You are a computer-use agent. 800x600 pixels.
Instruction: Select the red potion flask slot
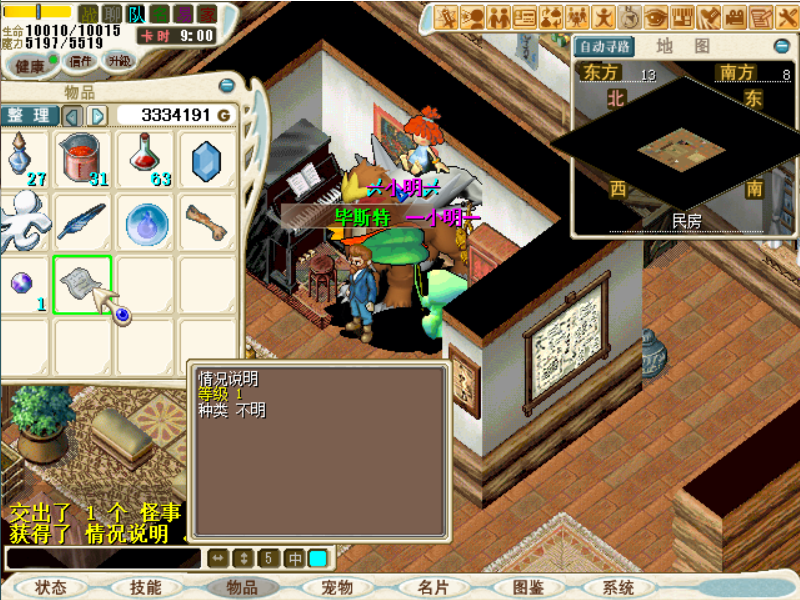tap(146, 158)
